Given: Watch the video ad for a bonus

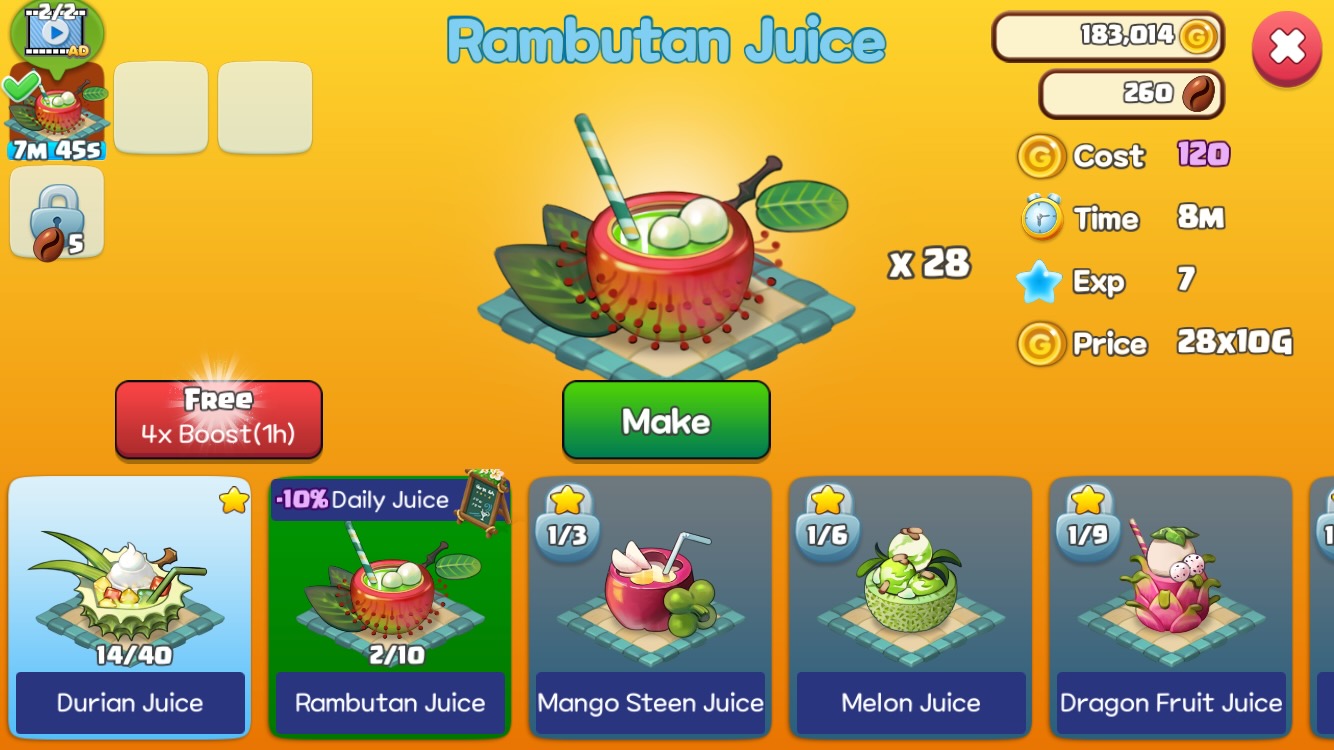Looking at the screenshot, I should click(x=57, y=31).
